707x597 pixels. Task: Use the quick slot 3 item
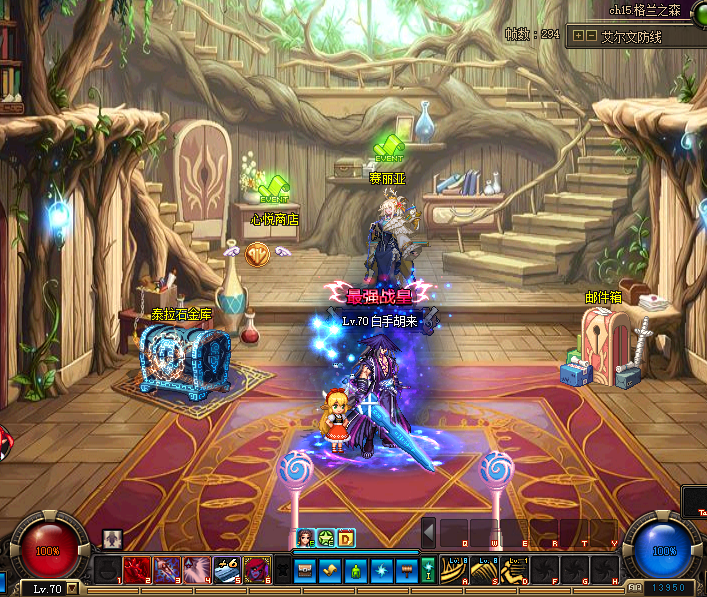(x=167, y=570)
